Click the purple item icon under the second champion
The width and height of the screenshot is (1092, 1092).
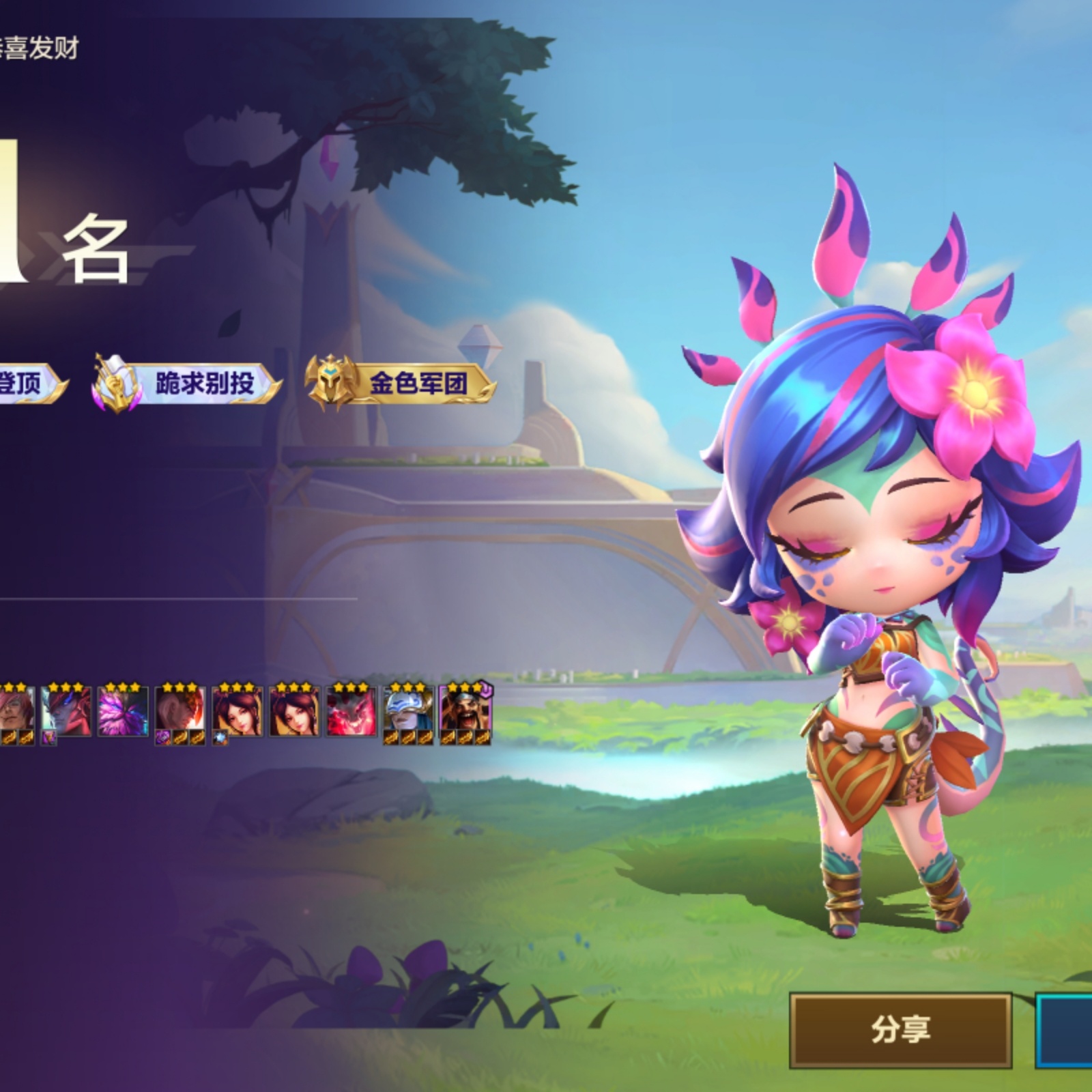pos(48,738)
